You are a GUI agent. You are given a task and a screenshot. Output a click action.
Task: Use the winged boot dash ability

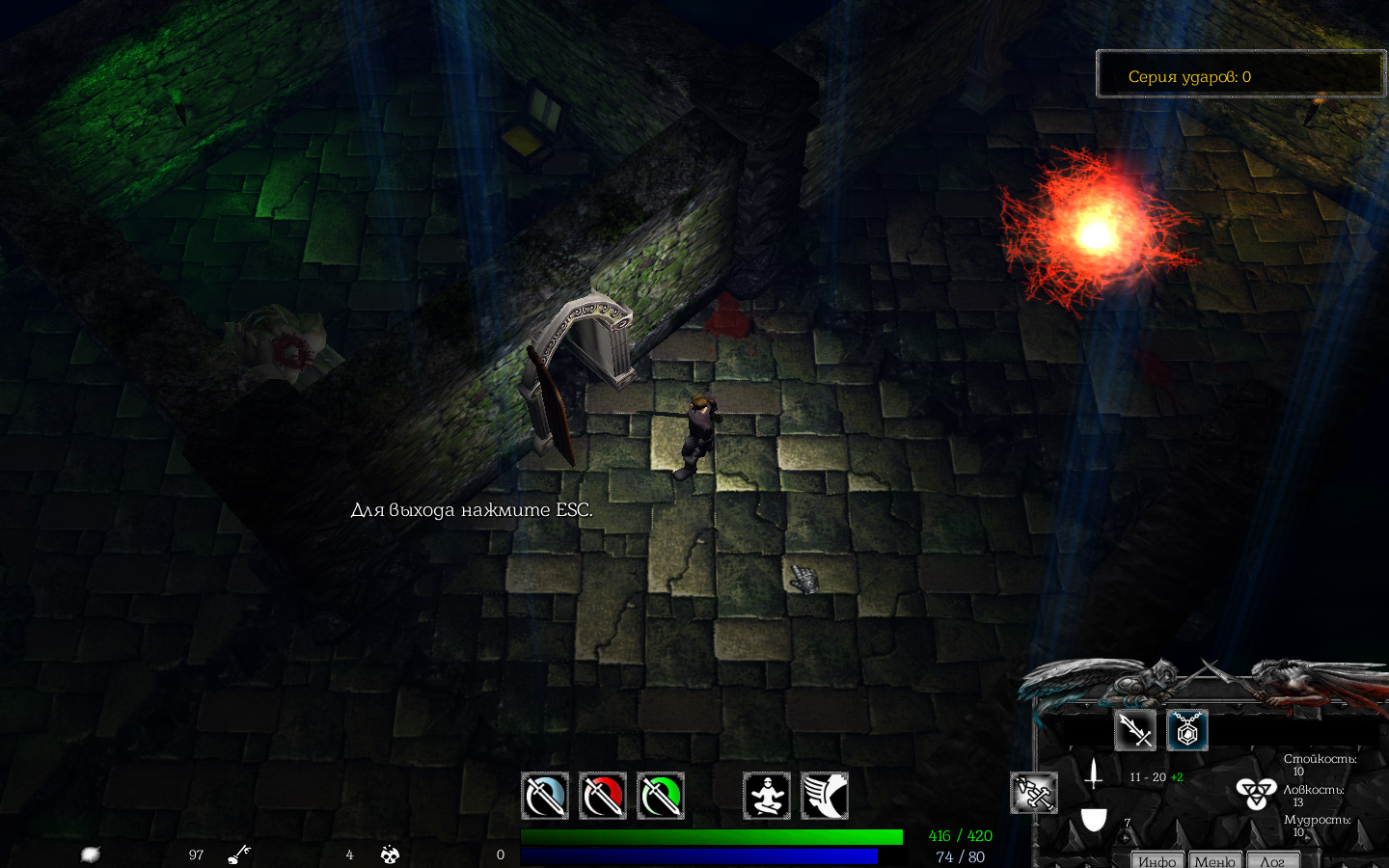coord(825,796)
